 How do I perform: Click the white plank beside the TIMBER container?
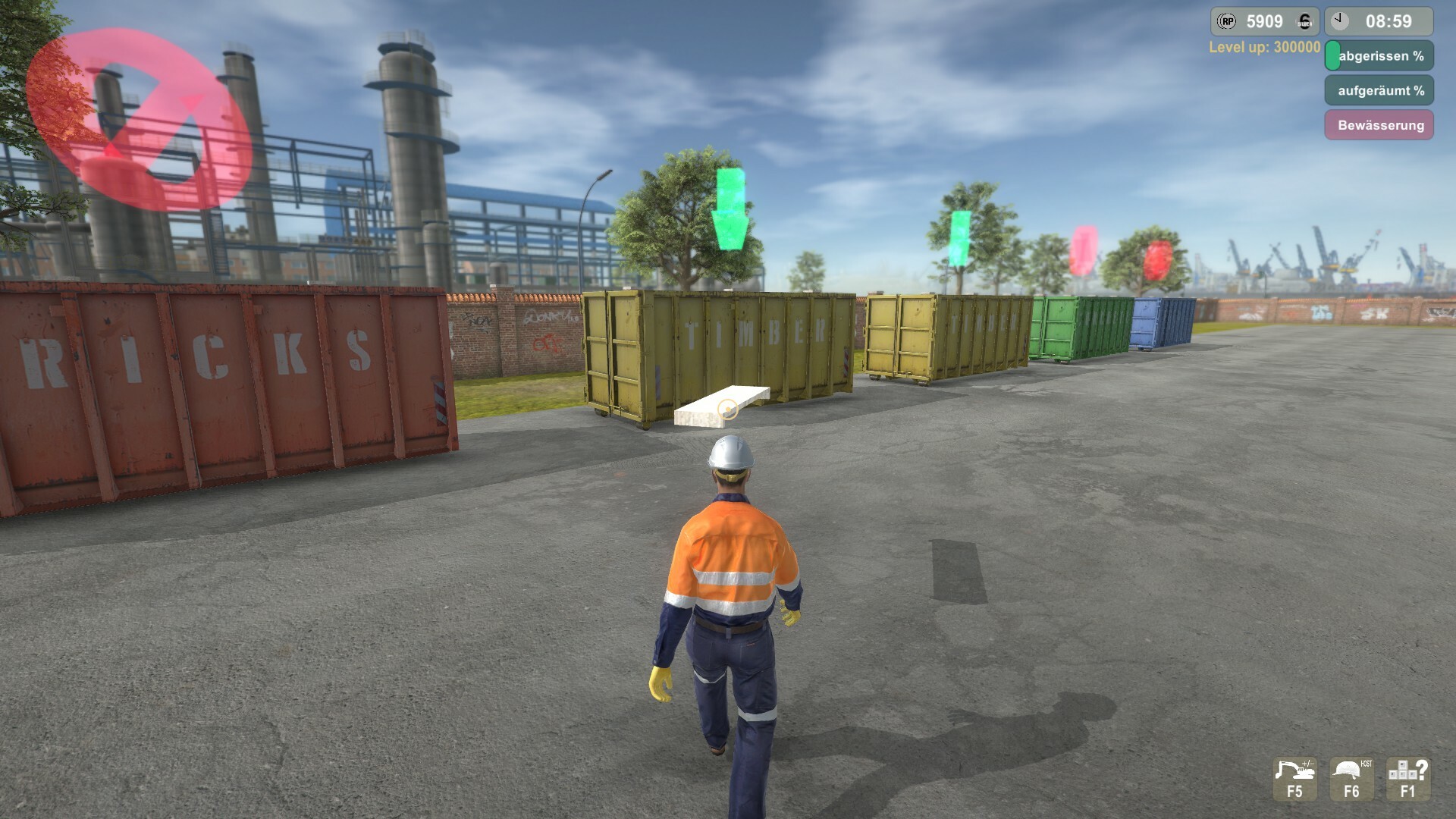click(x=724, y=404)
